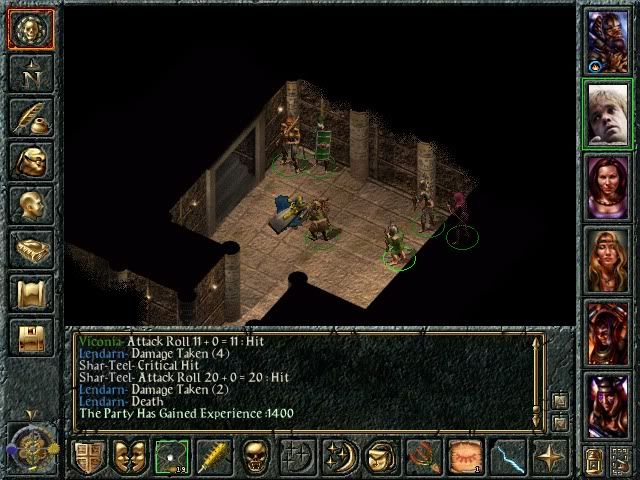This screenshot has height=480, width=640.
Task: Activate the Guard shield action
Action: pyautogui.click(x=89, y=457)
